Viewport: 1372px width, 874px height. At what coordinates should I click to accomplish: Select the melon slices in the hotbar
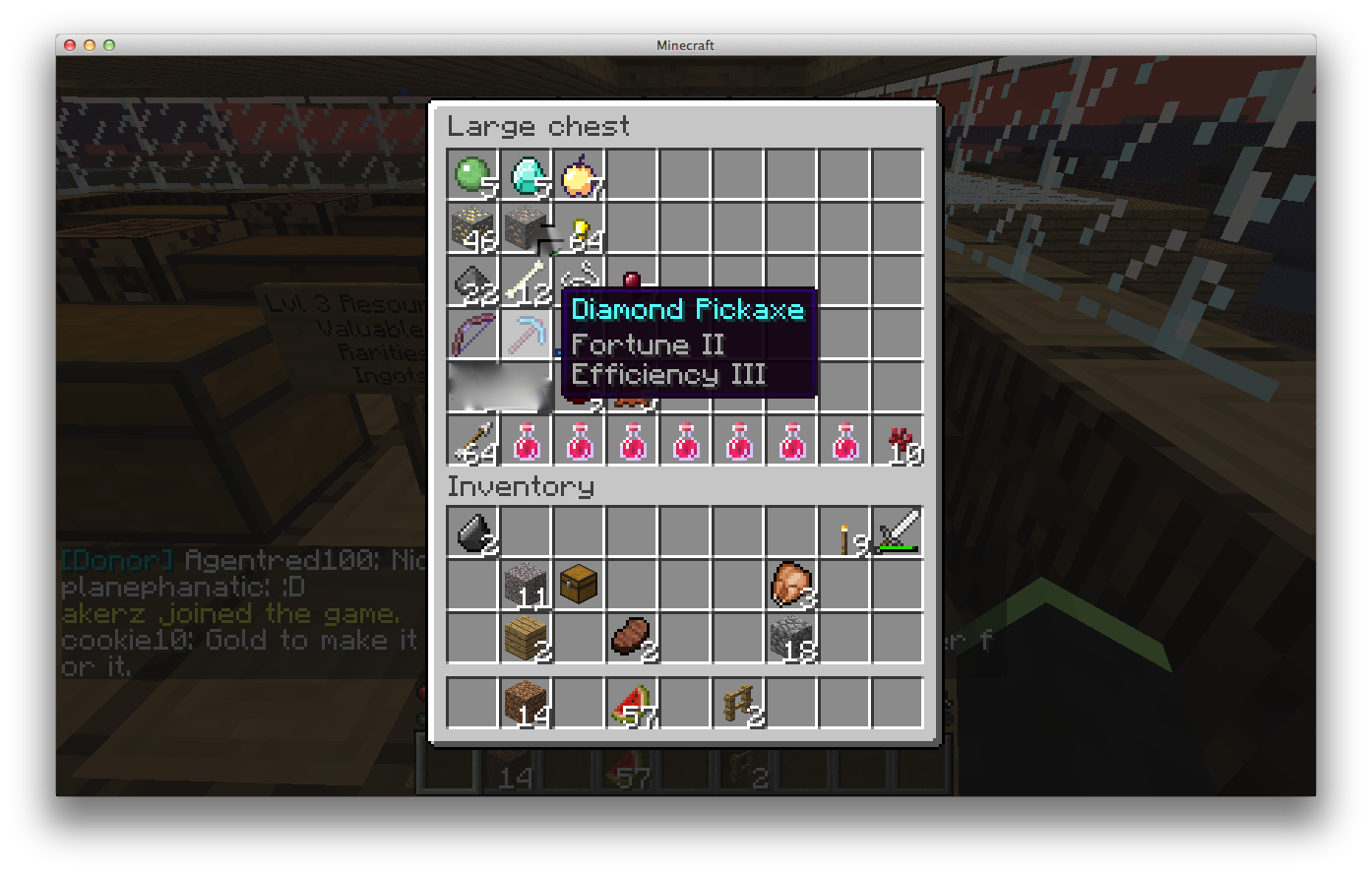click(x=632, y=704)
